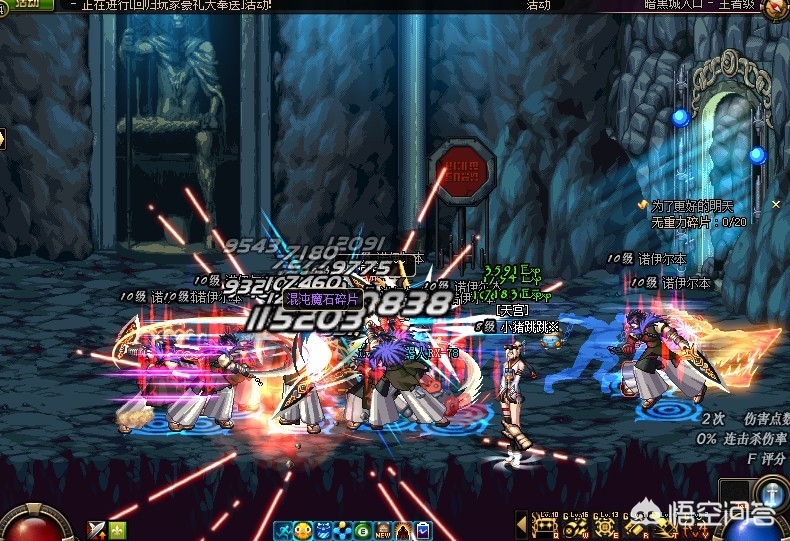Click the sword buff status icon
The width and height of the screenshot is (790, 541).
coord(96,529)
